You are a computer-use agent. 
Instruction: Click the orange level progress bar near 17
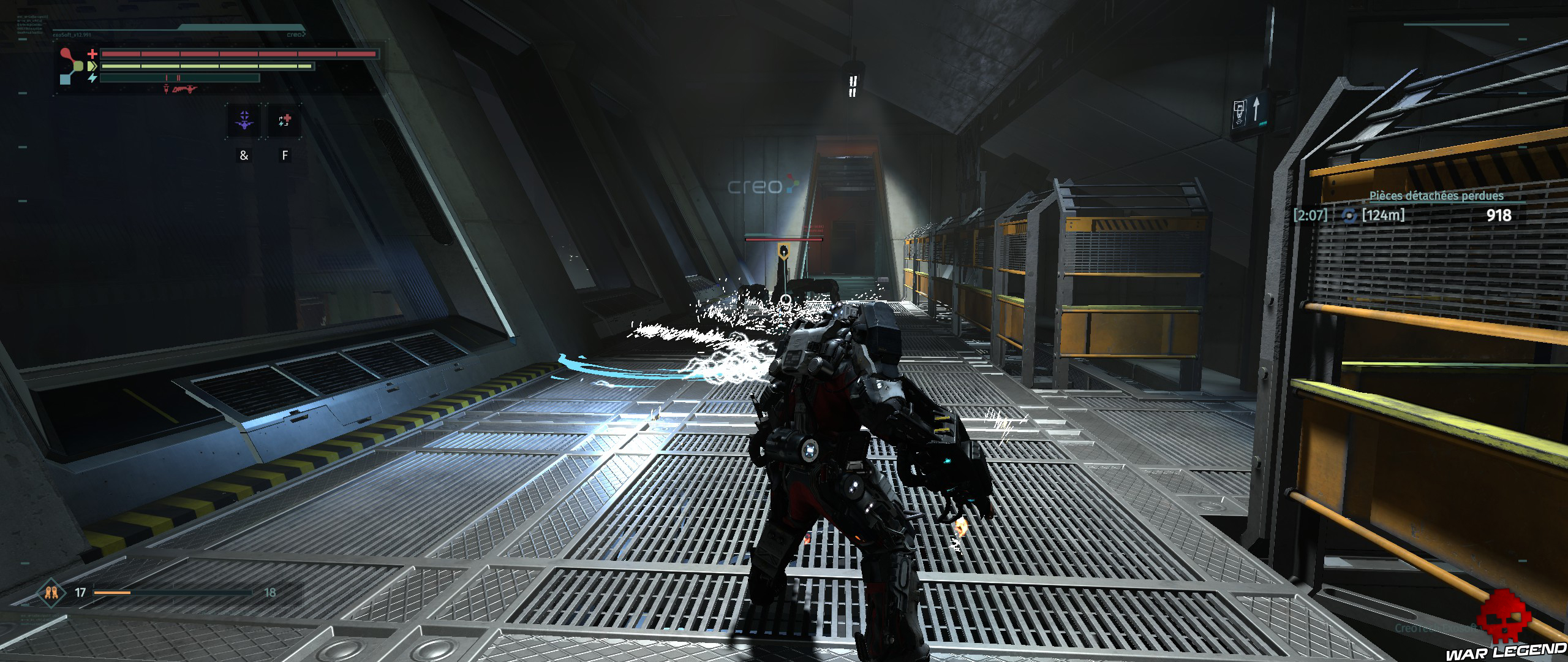click(112, 592)
